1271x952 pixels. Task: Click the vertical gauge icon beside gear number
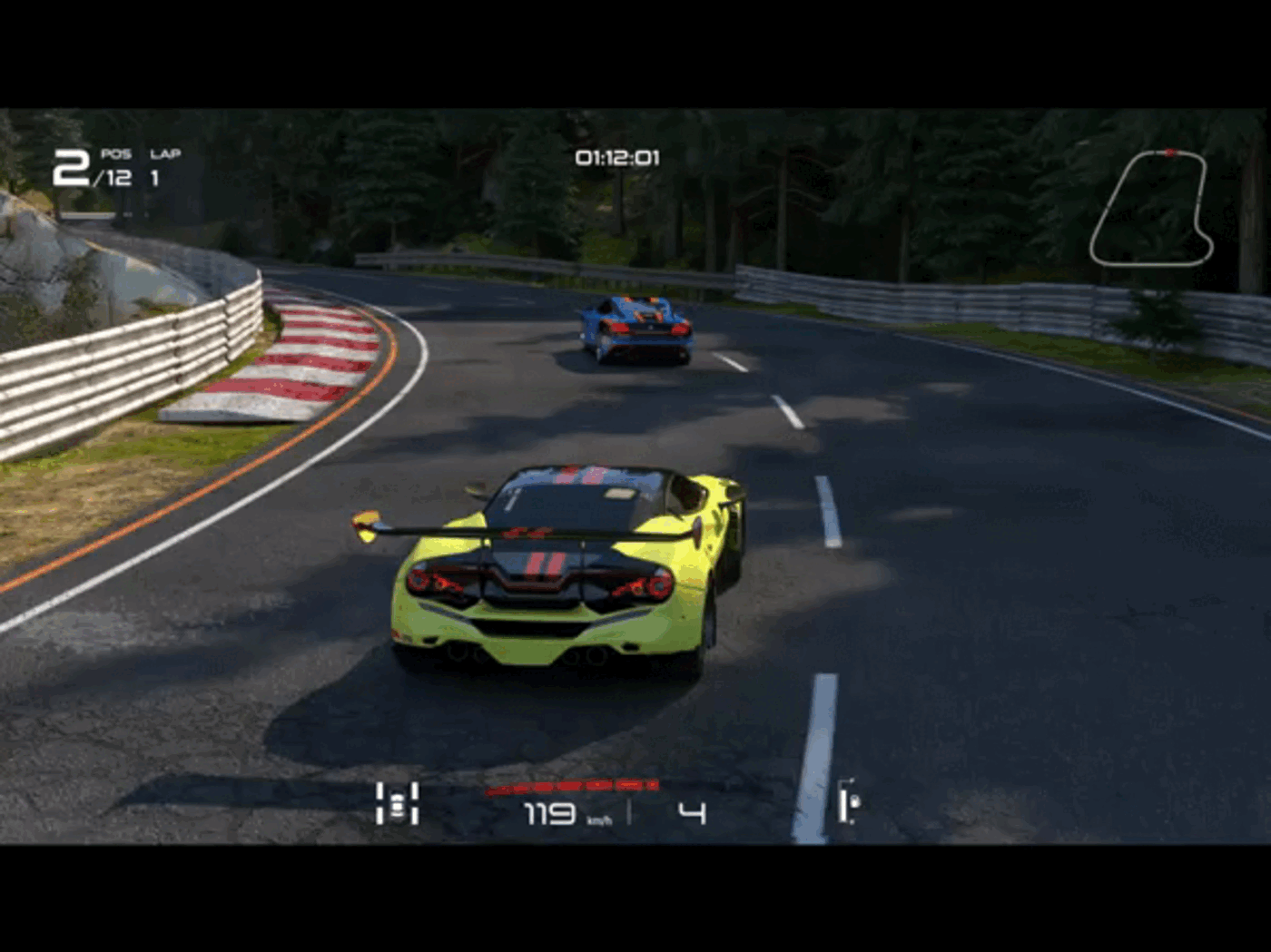click(x=848, y=801)
